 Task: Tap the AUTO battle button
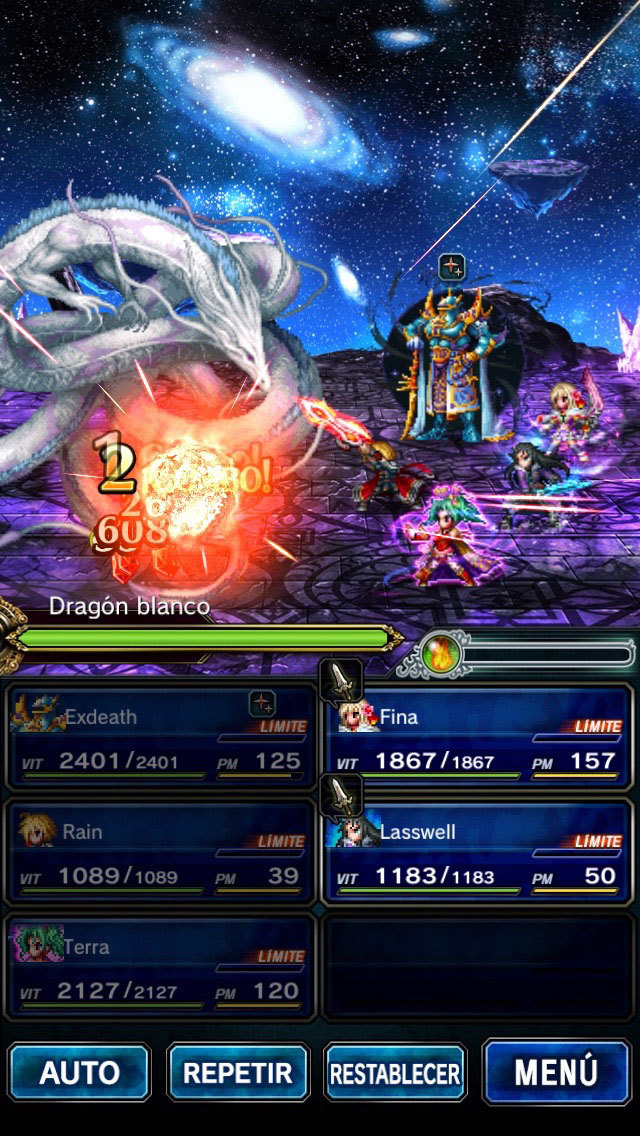click(x=80, y=1073)
